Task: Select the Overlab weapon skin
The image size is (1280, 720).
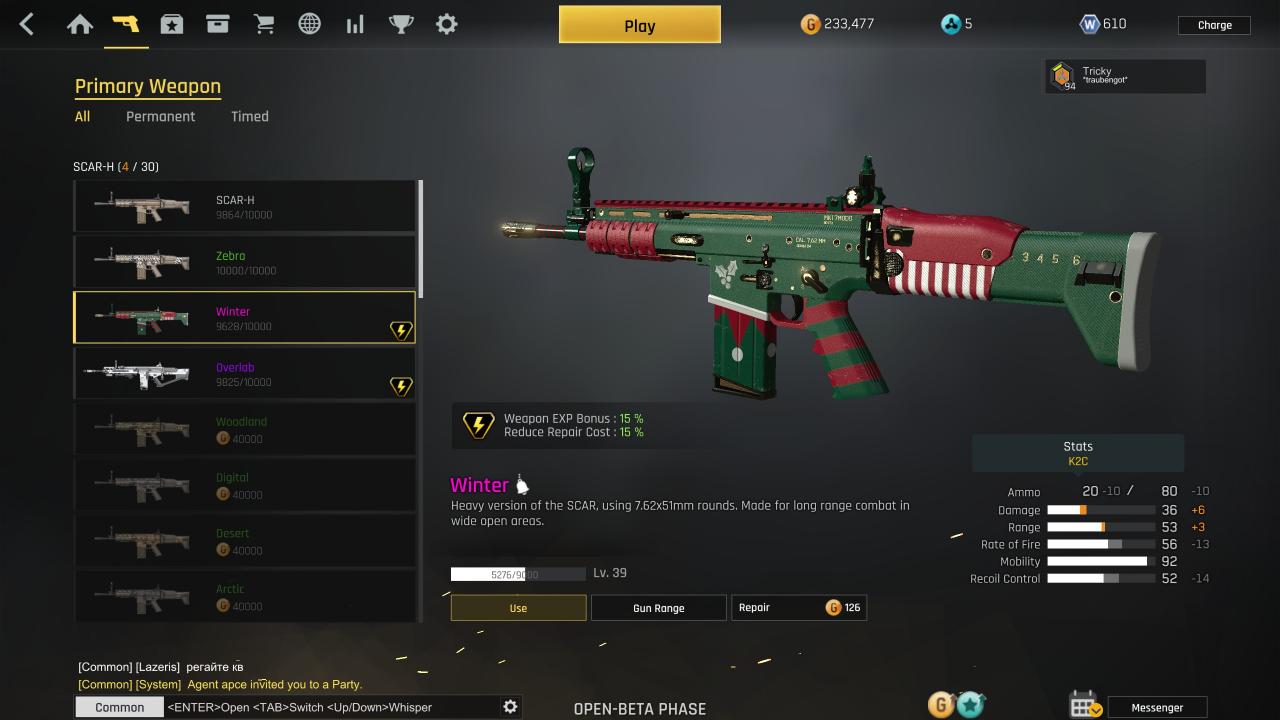Action: [x=244, y=374]
